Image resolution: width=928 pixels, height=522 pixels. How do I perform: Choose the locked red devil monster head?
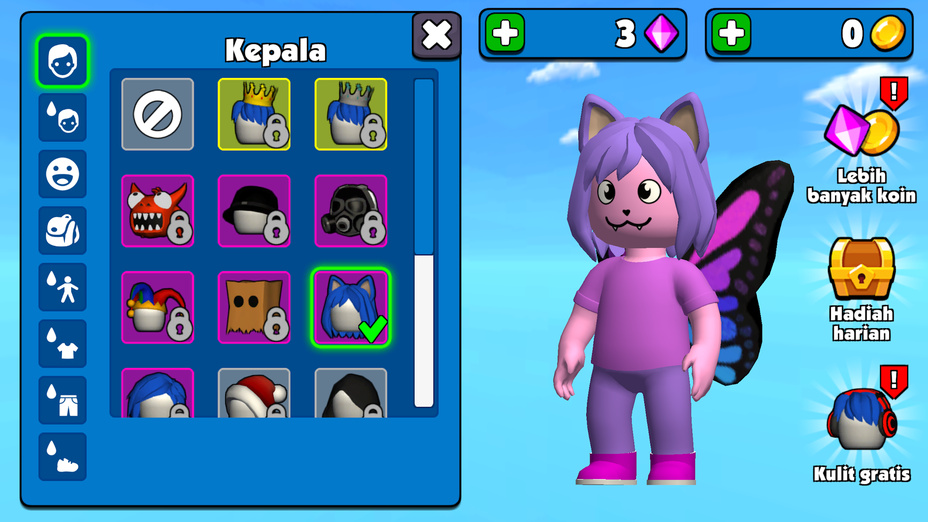158,210
